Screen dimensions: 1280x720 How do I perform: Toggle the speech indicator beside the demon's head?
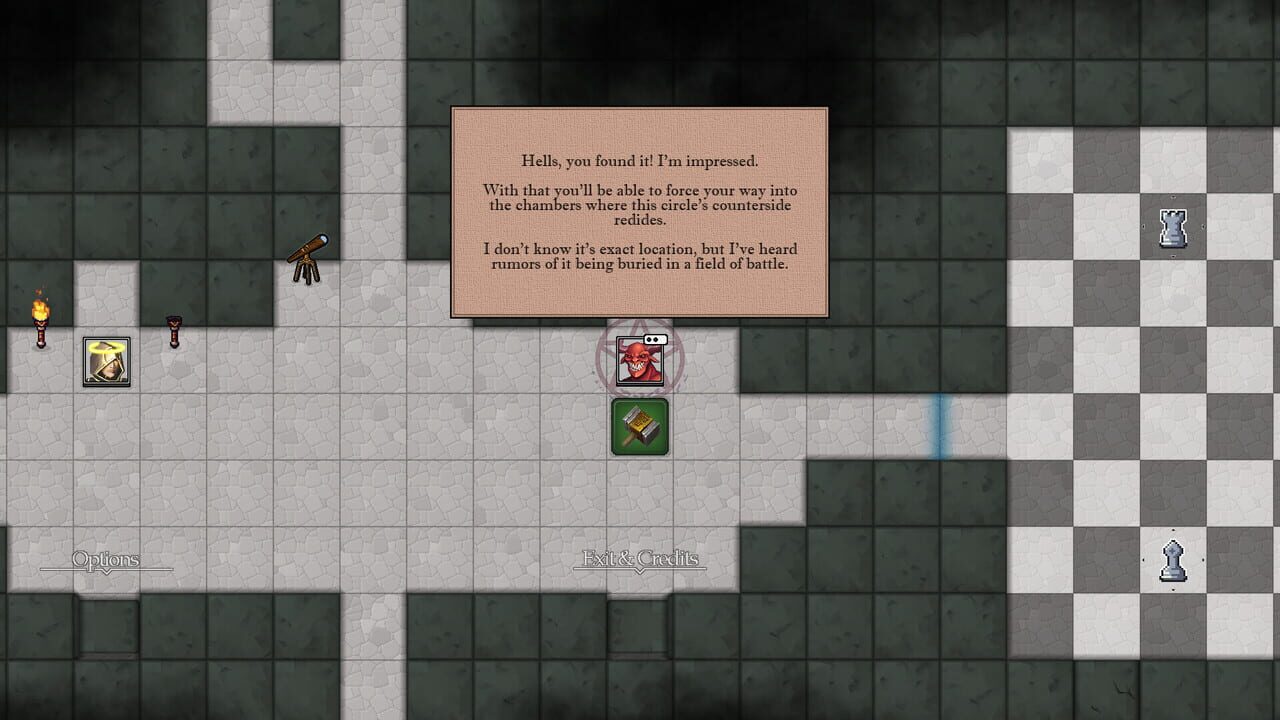pyautogui.click(x=655, y=339)
